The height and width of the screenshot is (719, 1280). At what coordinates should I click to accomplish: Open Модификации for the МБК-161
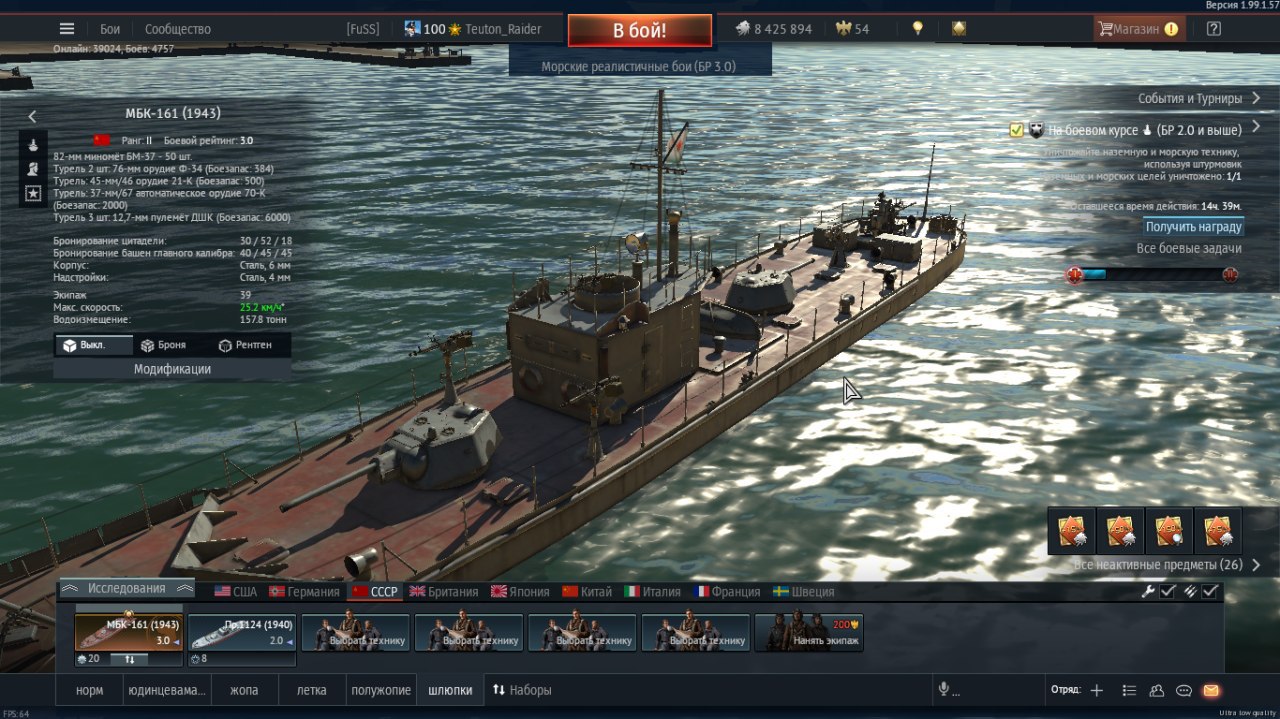tap(172, 369)
